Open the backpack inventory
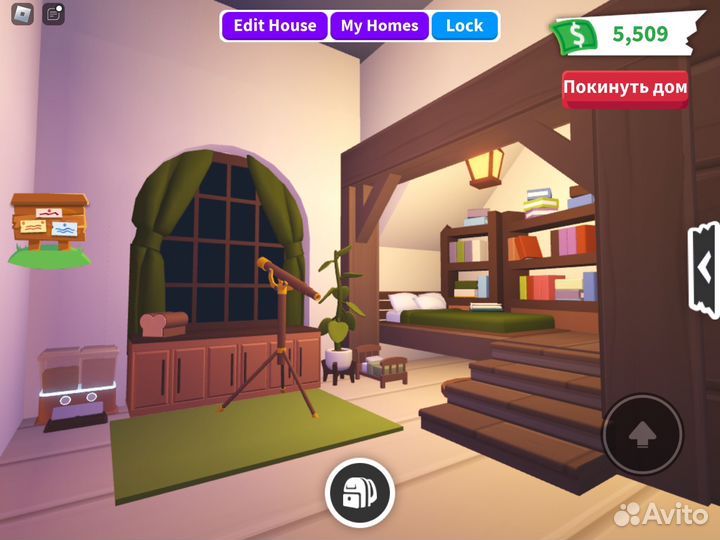This screenshot has width=720, height=540. 359,492
